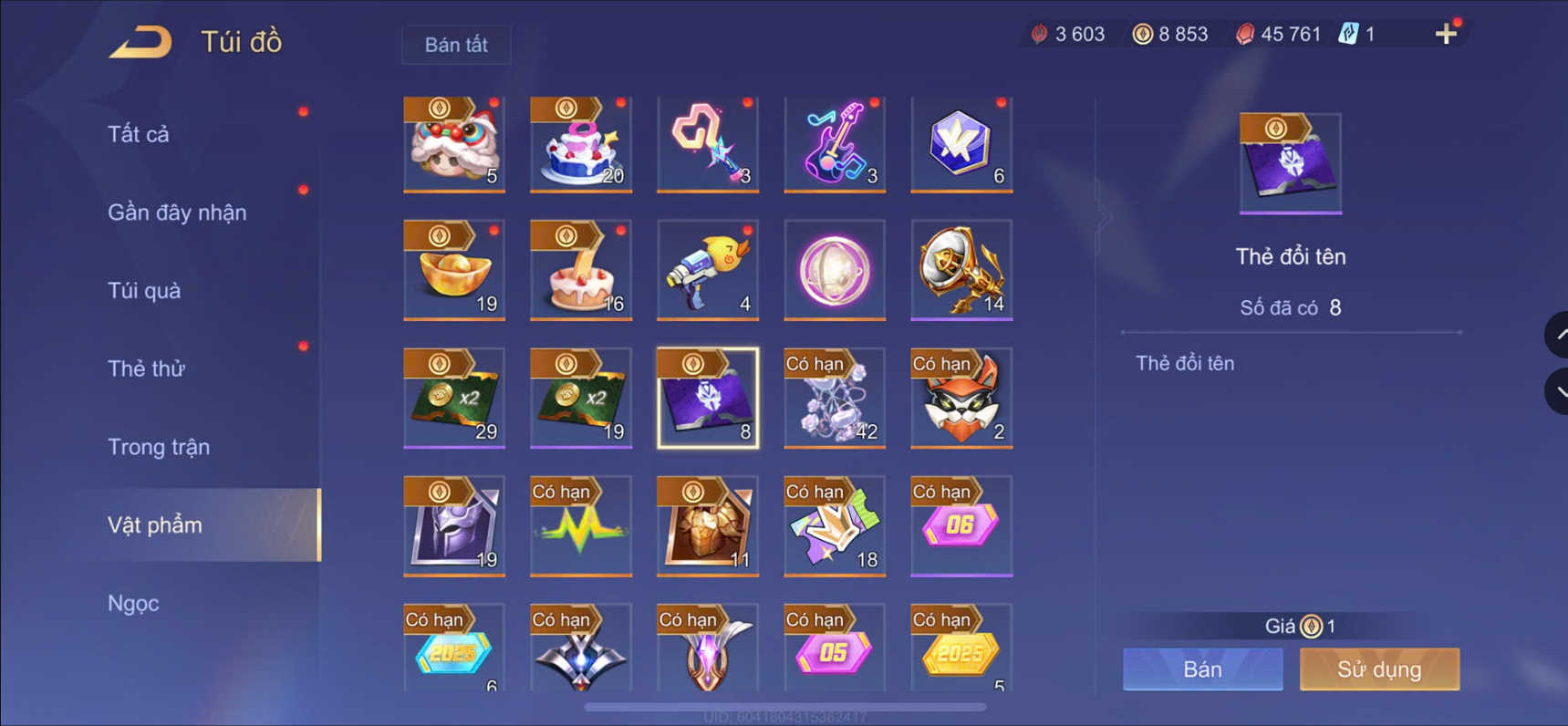
Task: Expand the list using the down chevron
Action: coord(1556,390)
